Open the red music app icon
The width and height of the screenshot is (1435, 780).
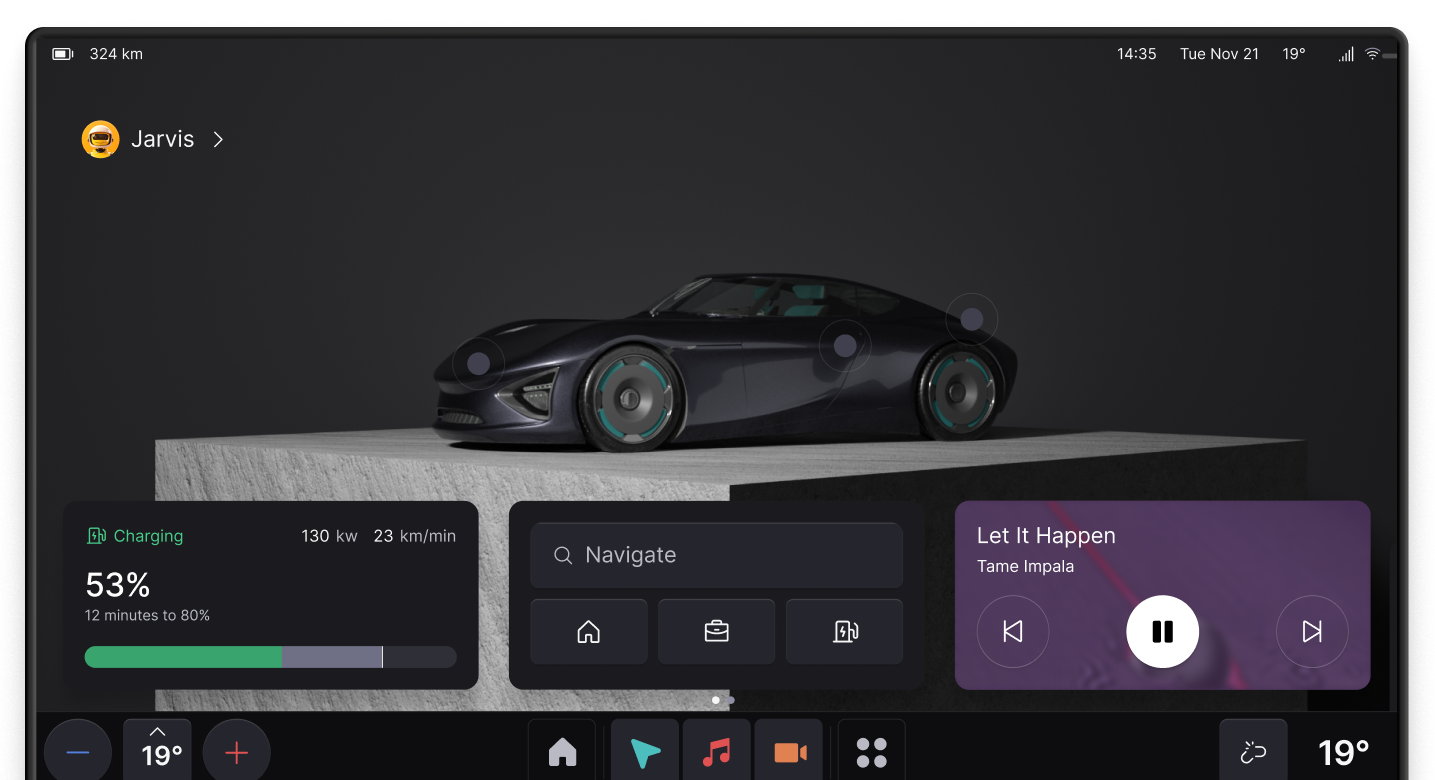pos(716,752)
